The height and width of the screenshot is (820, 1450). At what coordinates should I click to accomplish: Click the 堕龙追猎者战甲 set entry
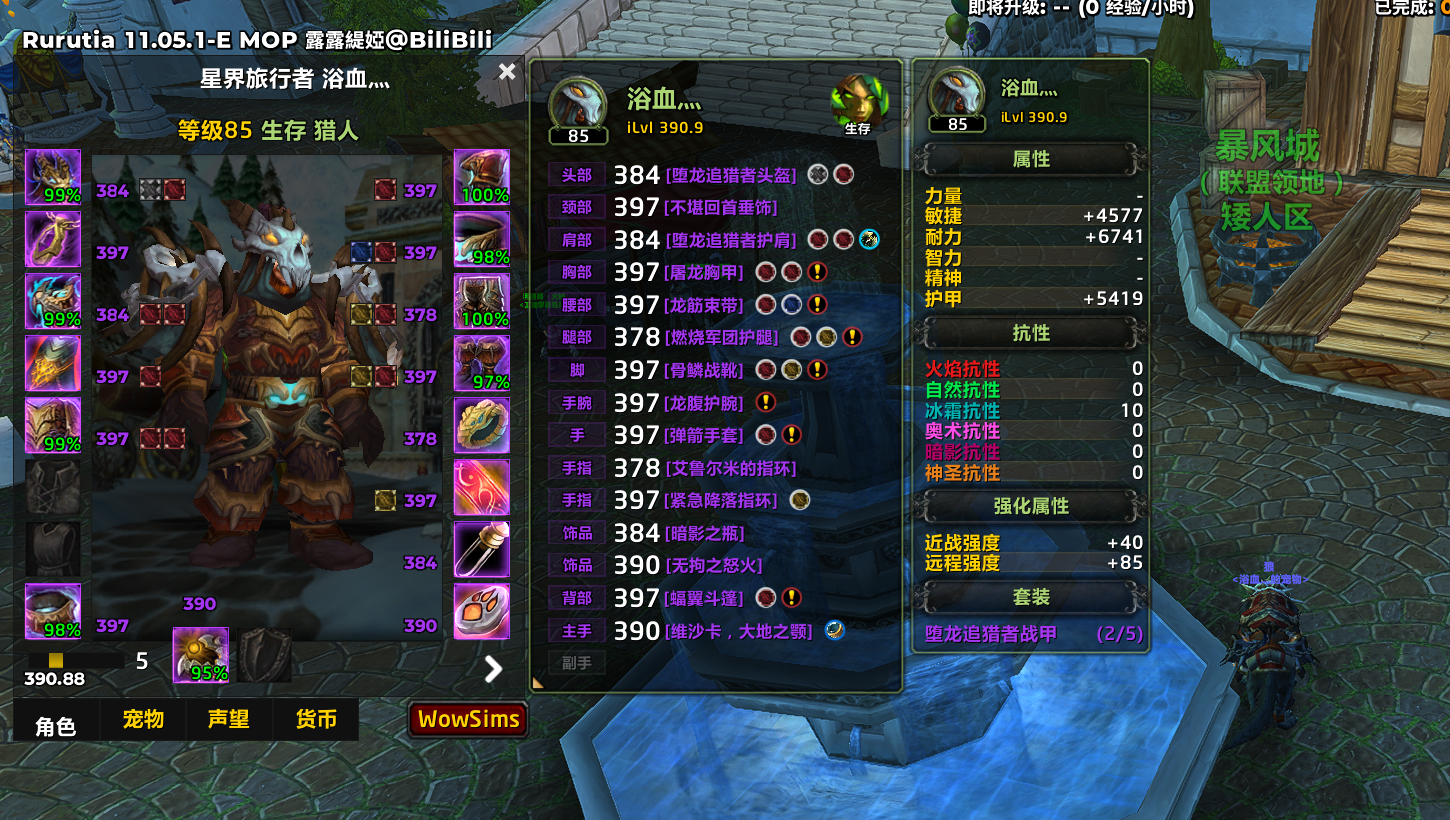click(991, 633)
